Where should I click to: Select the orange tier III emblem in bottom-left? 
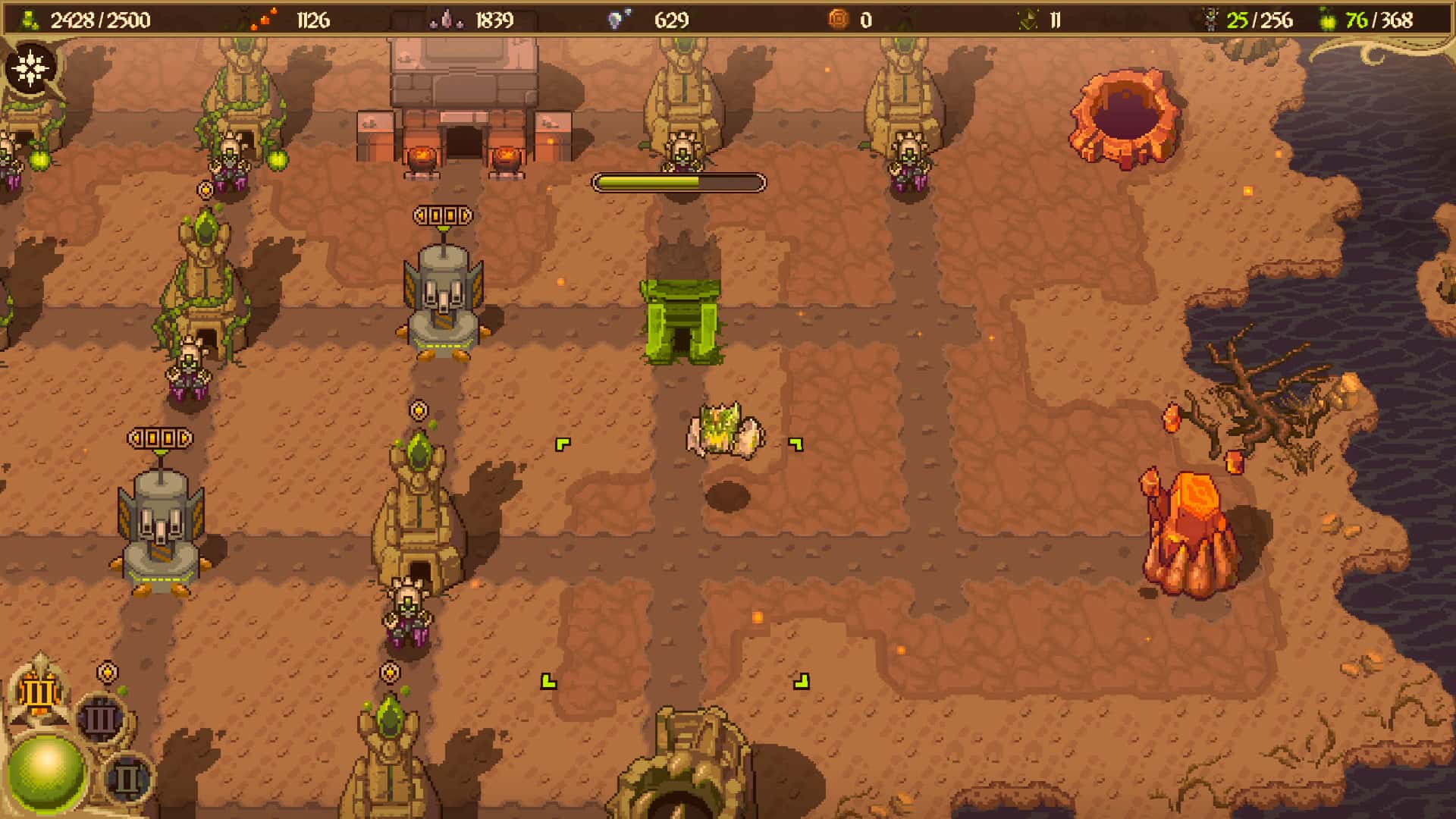[38, 691]
